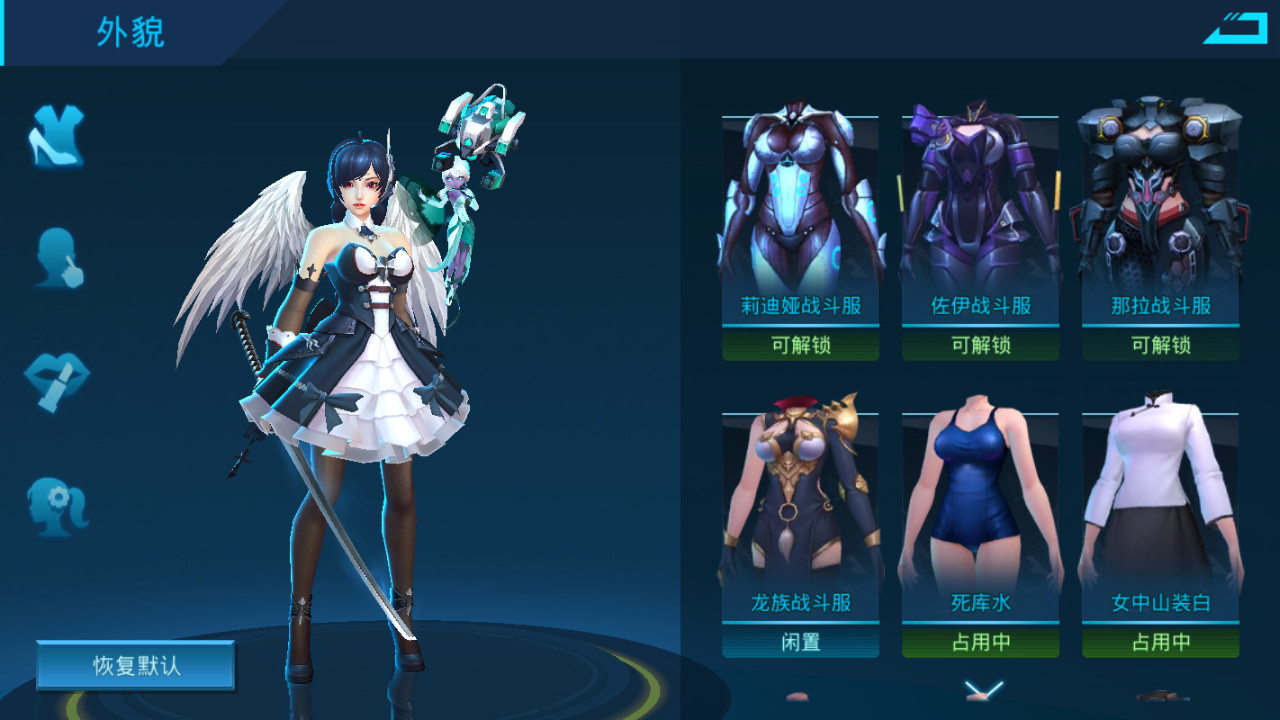Click the 恢复默认 restore default button

coord(136,666)
